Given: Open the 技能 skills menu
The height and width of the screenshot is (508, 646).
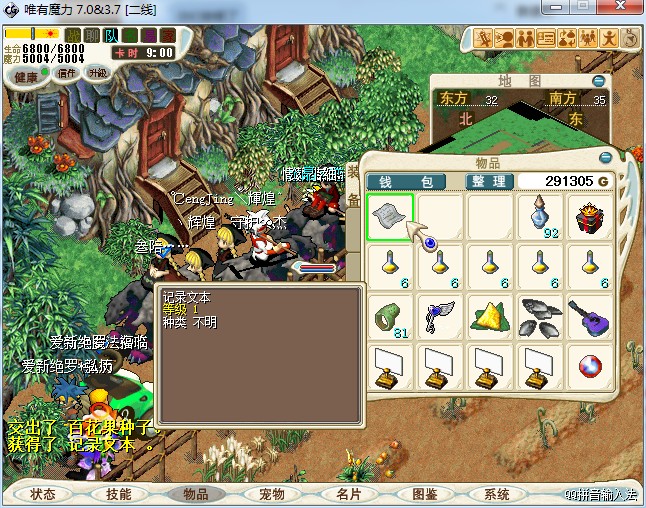Looking at the screenshot, I should [119, 494].
